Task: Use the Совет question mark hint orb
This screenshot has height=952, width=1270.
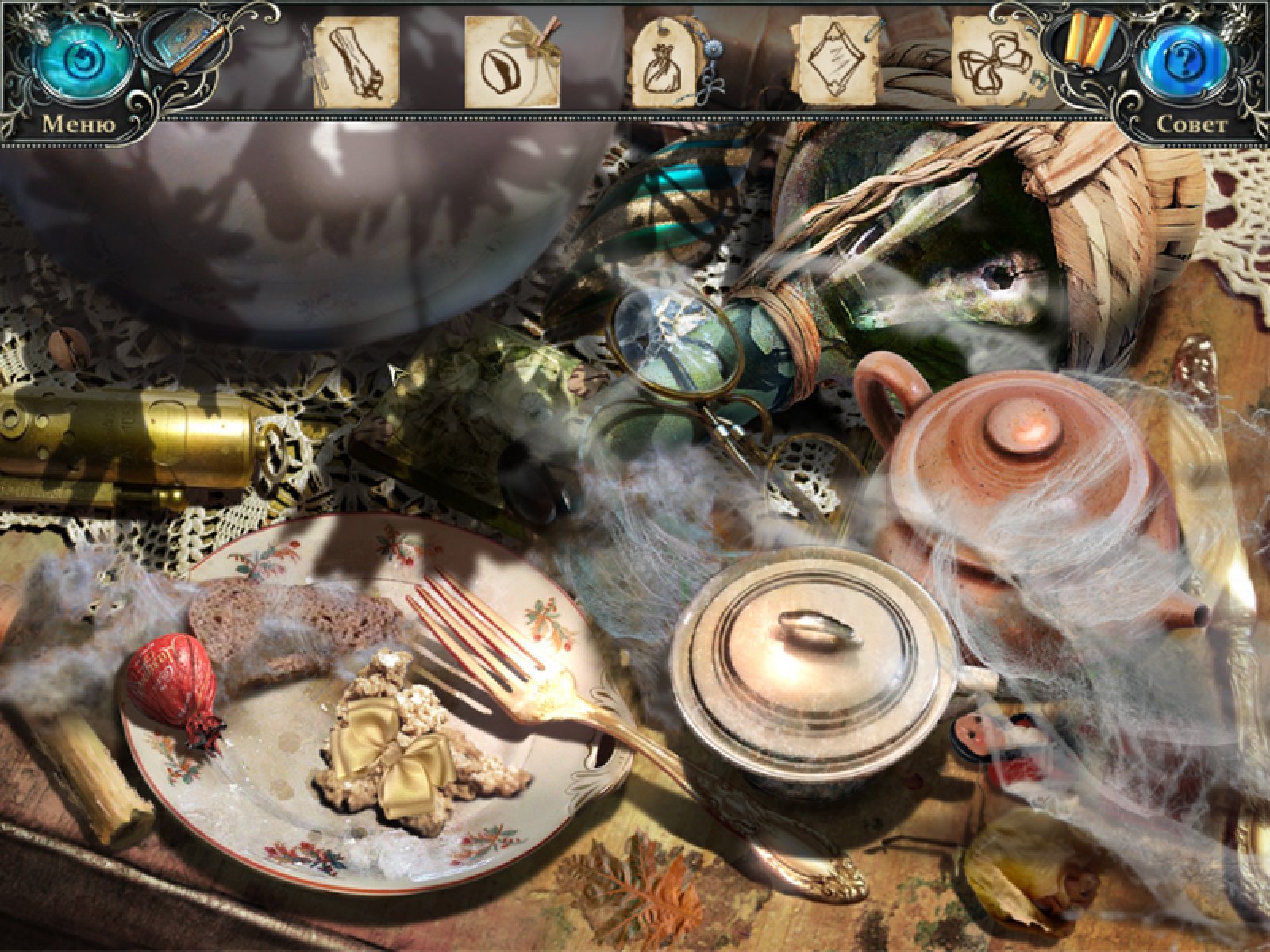Action: tap(1183, 62)
